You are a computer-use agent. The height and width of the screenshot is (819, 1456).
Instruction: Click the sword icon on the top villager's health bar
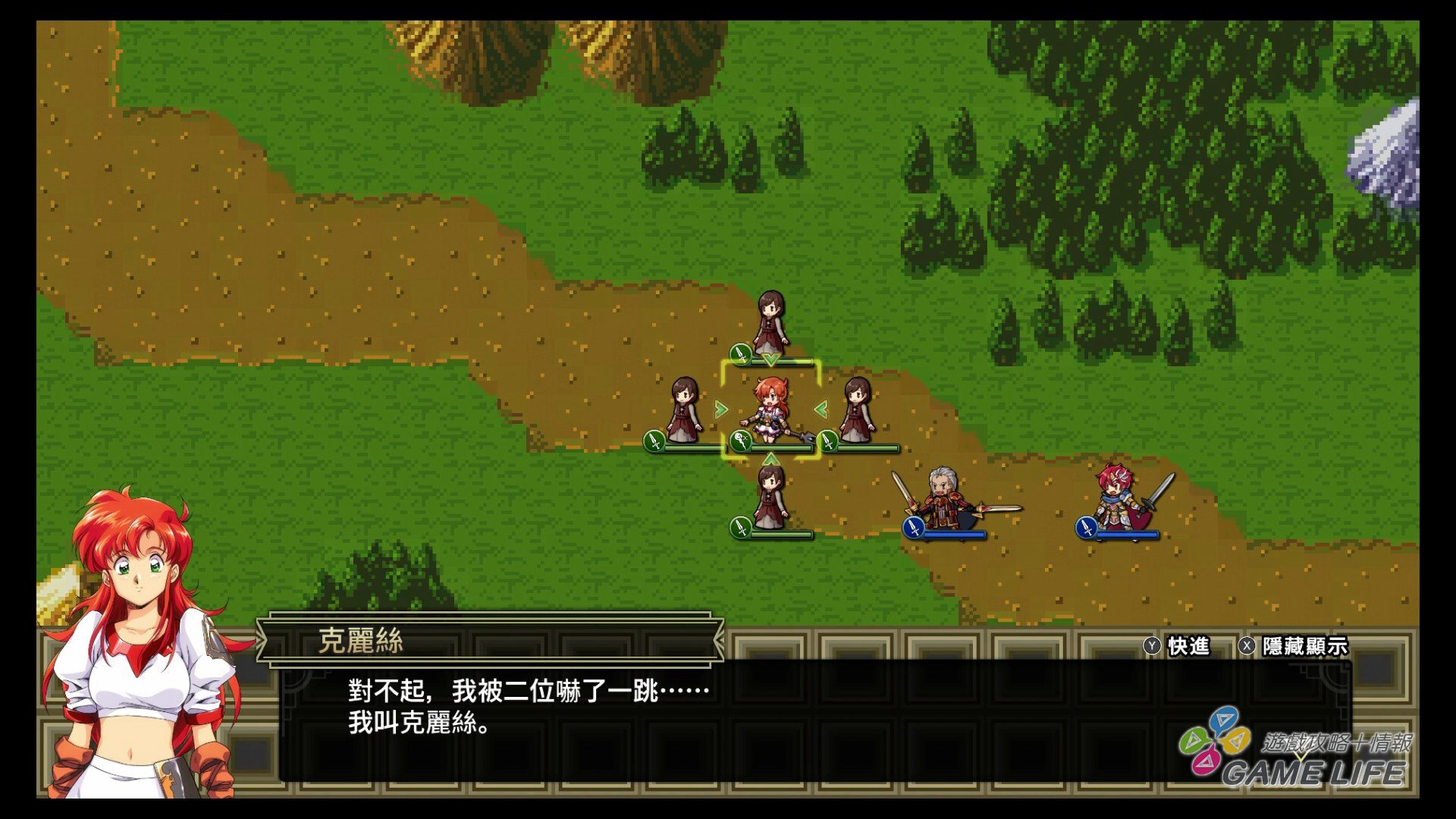pyautogui.click(x=742, y=353)
